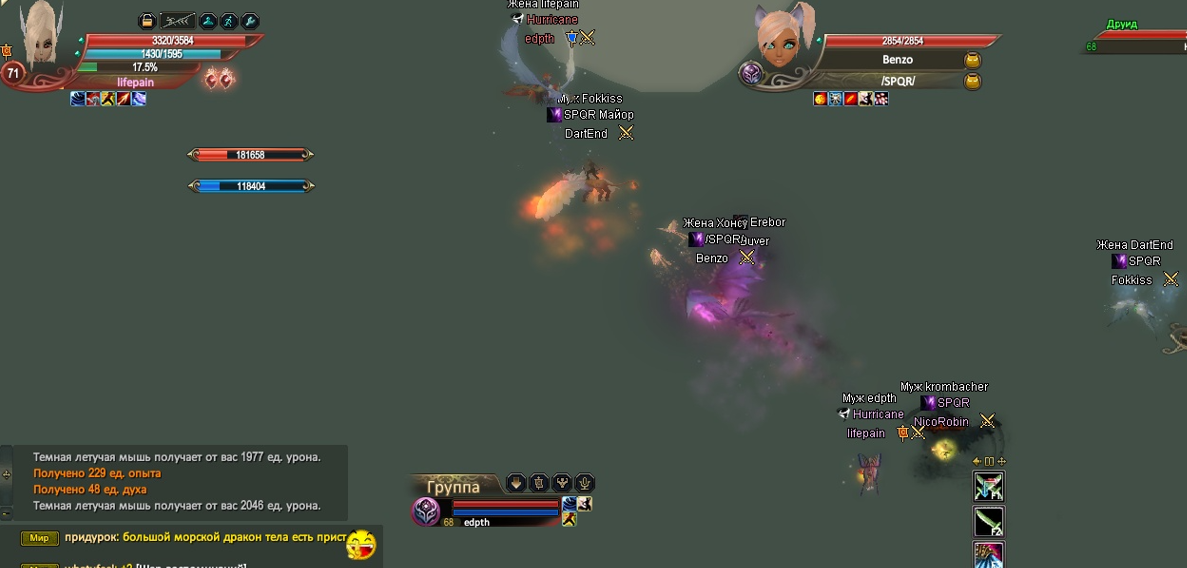Activate the F1 crossed-blades skill slot

(x=988, y=487)
